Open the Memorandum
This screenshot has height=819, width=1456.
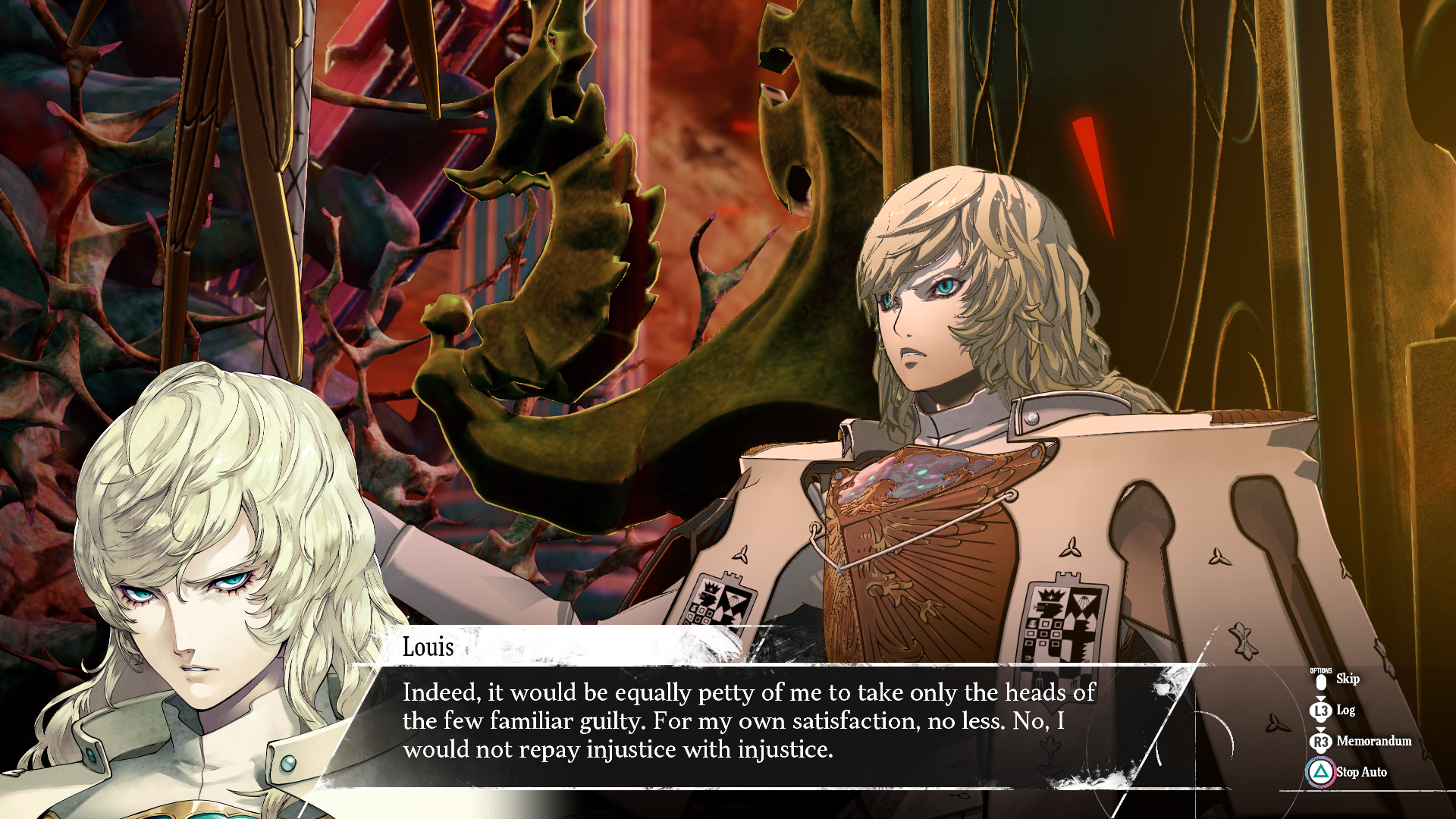pyautogui.click(x=1373, y=741)
